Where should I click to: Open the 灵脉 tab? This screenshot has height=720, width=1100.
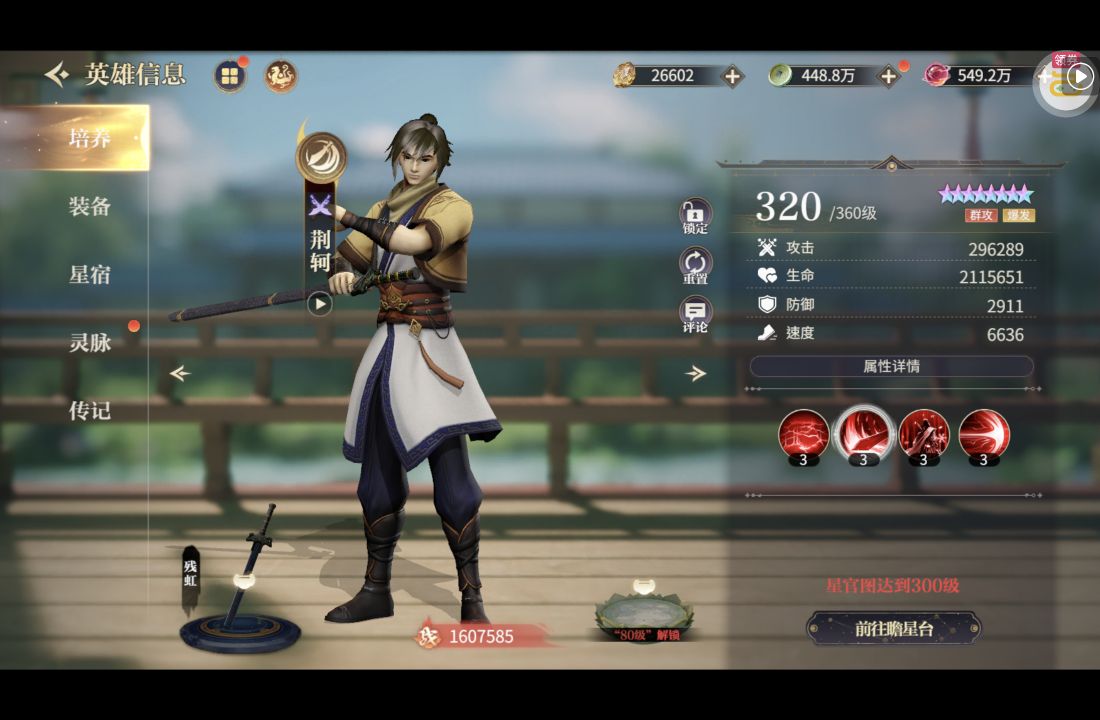(89, 343)
